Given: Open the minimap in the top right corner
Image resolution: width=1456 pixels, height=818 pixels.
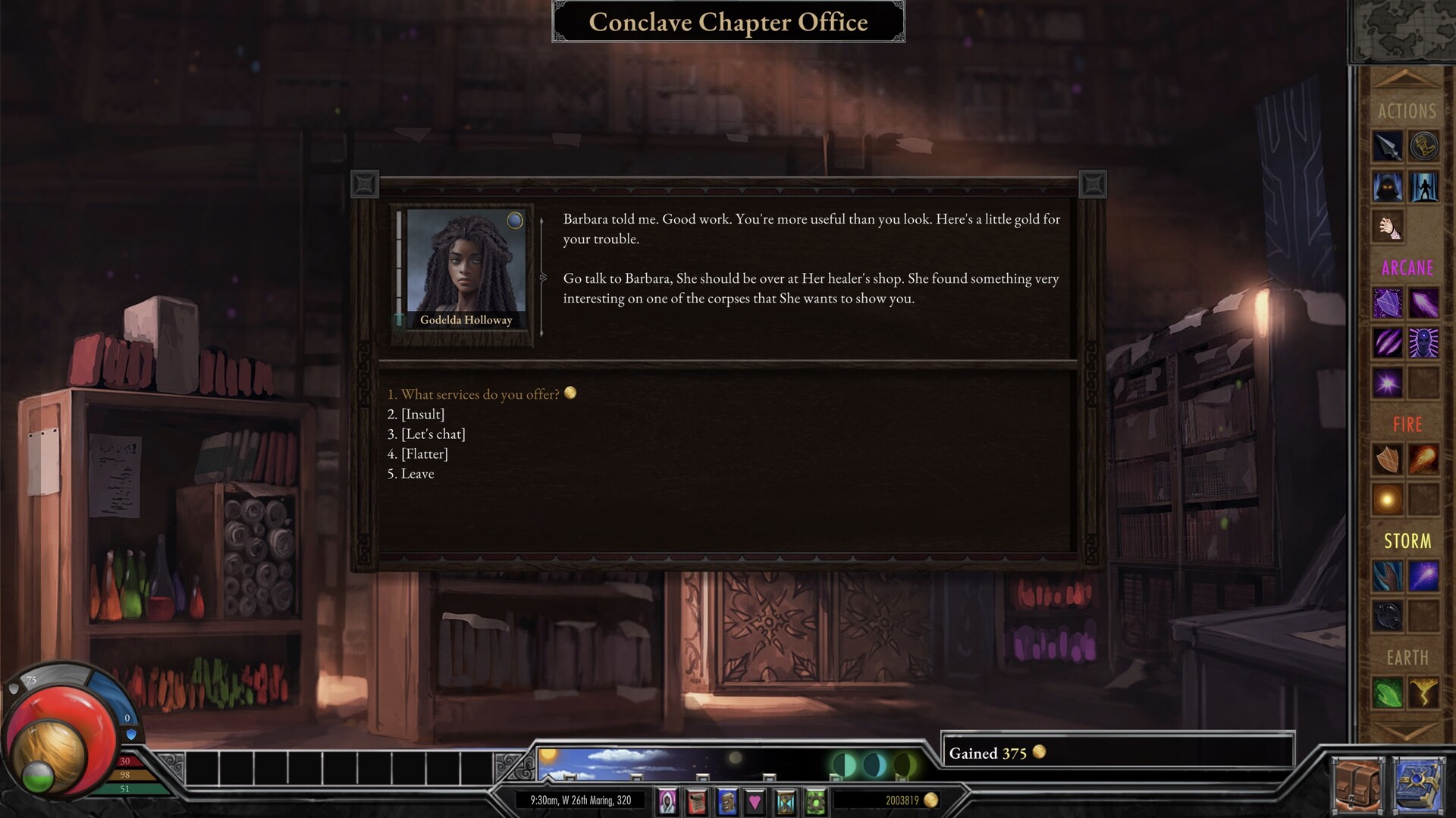Looking at the screenshot, I should [x=1408, y=30].
